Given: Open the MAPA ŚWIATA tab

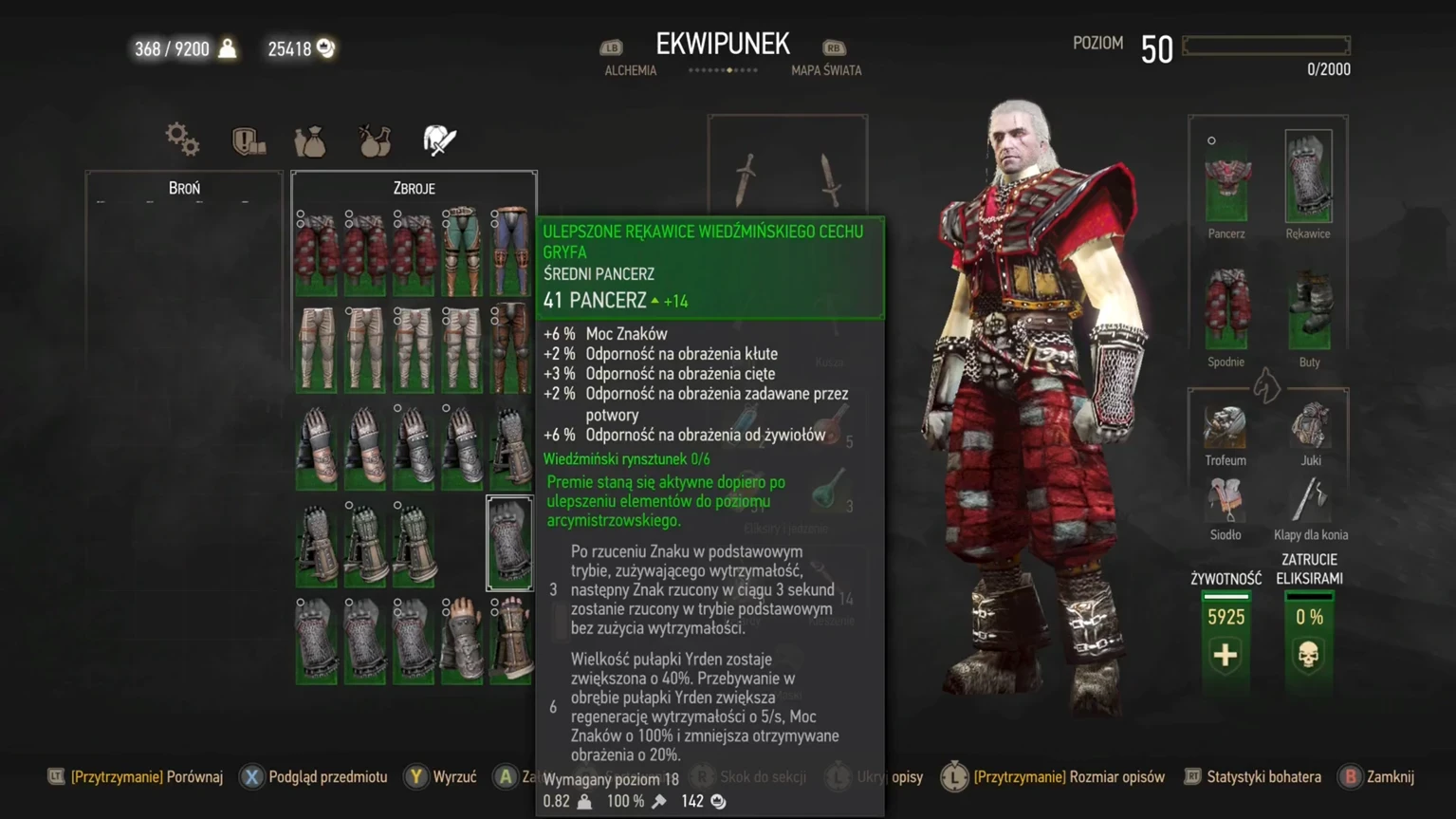Looking at the screenshot, I should tap(824, 70).
